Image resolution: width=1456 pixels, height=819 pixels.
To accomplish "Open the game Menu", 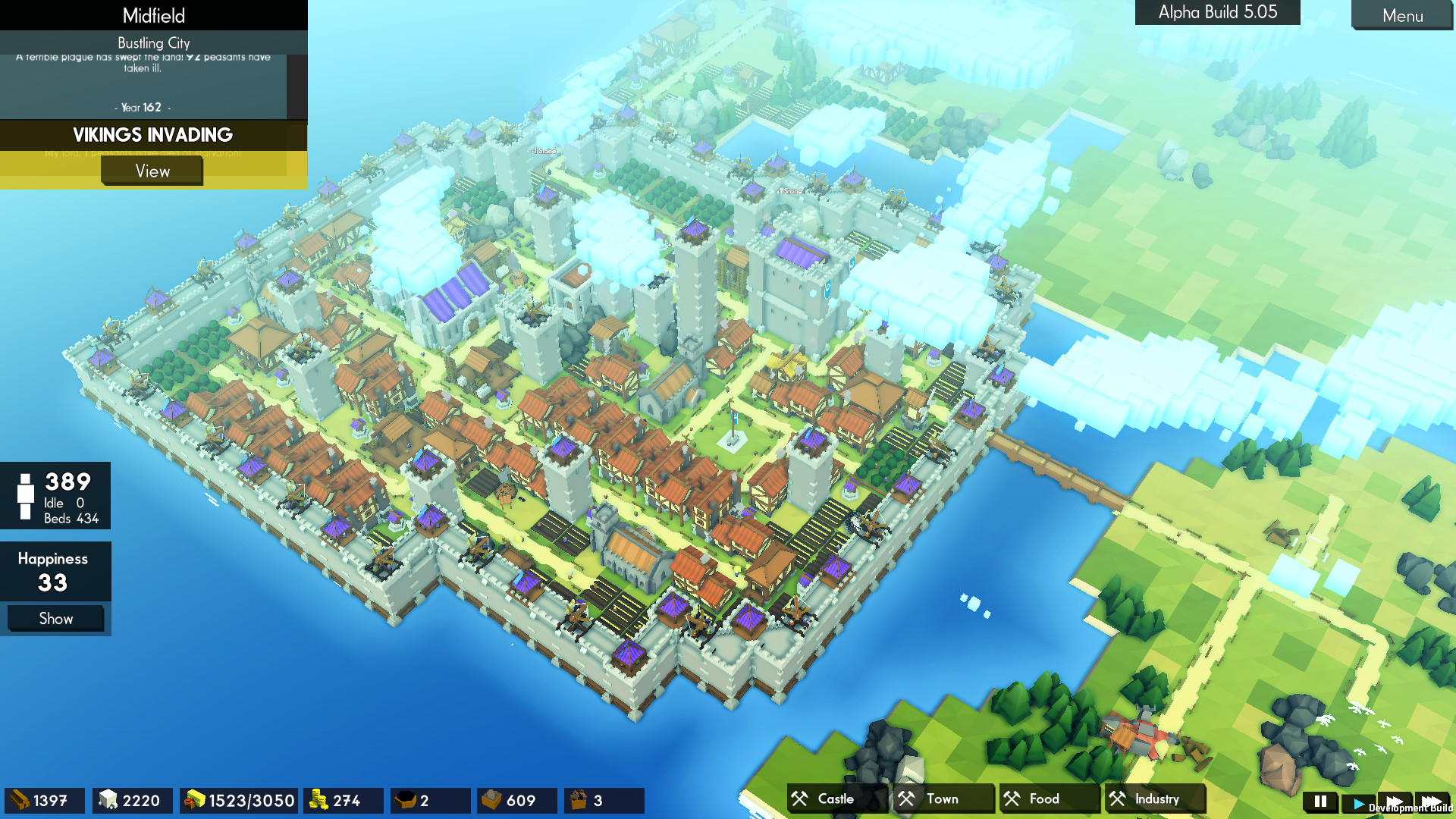I will [x=1402, y=16].
